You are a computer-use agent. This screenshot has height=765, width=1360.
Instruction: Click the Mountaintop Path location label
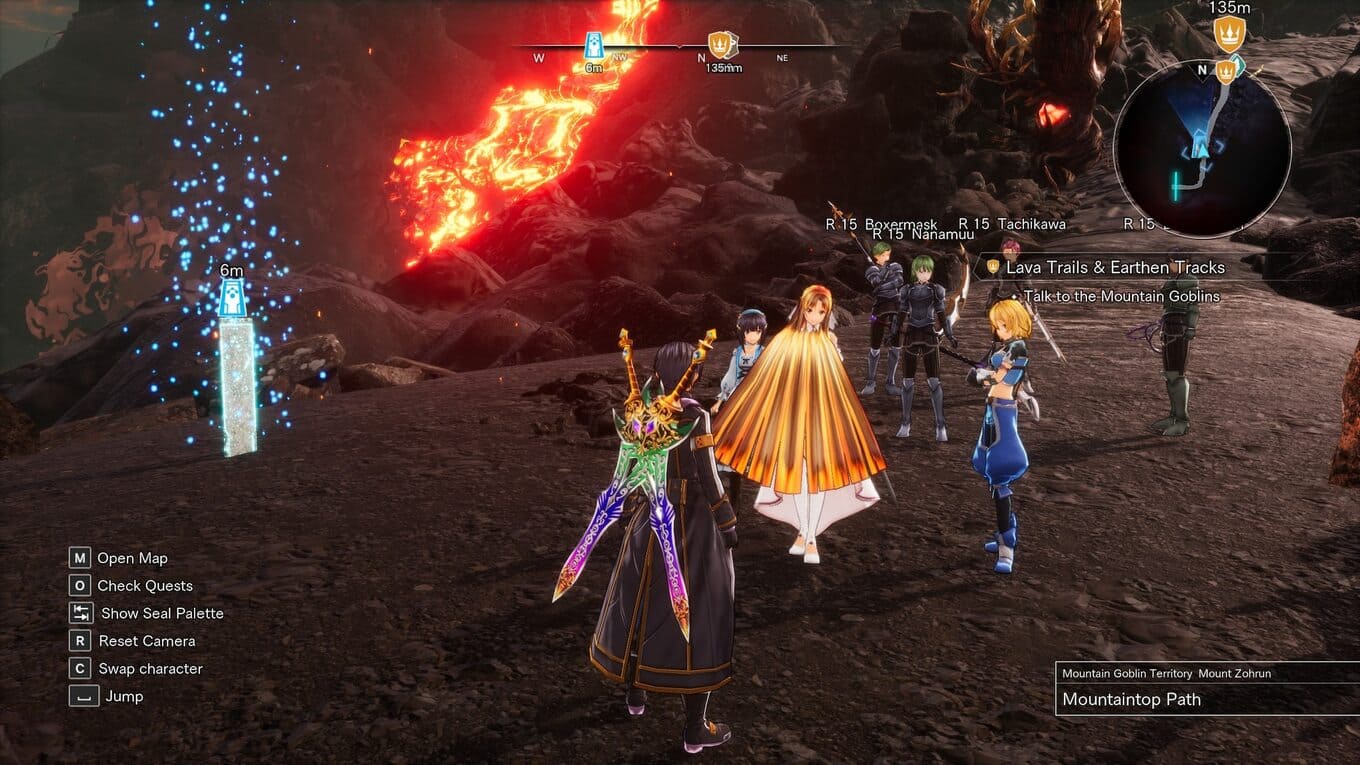coord(1131,700)
